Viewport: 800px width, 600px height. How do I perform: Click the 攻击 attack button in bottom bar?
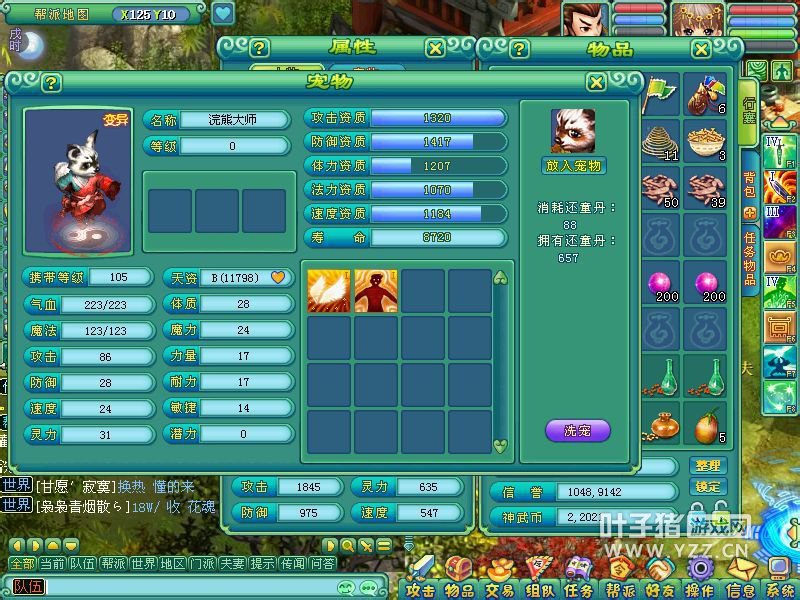(420, 588)
